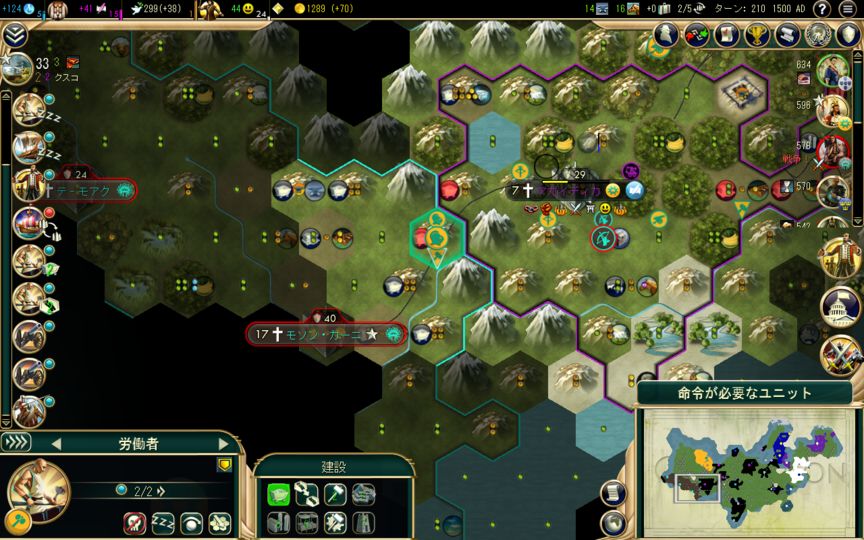Choose the mine hammer build action

(335, 493)
